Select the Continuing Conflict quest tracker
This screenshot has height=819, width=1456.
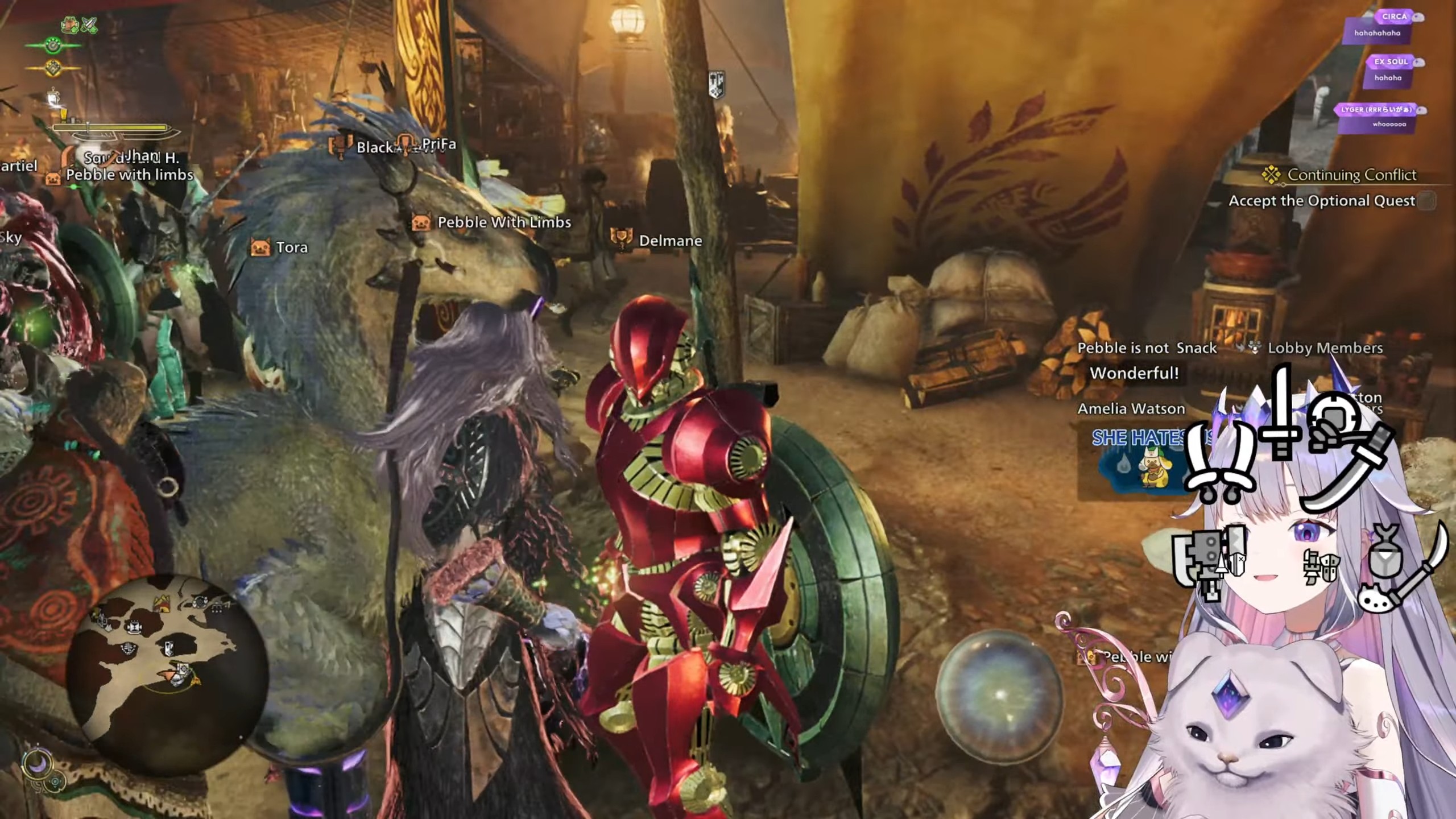click(1351, 175)
